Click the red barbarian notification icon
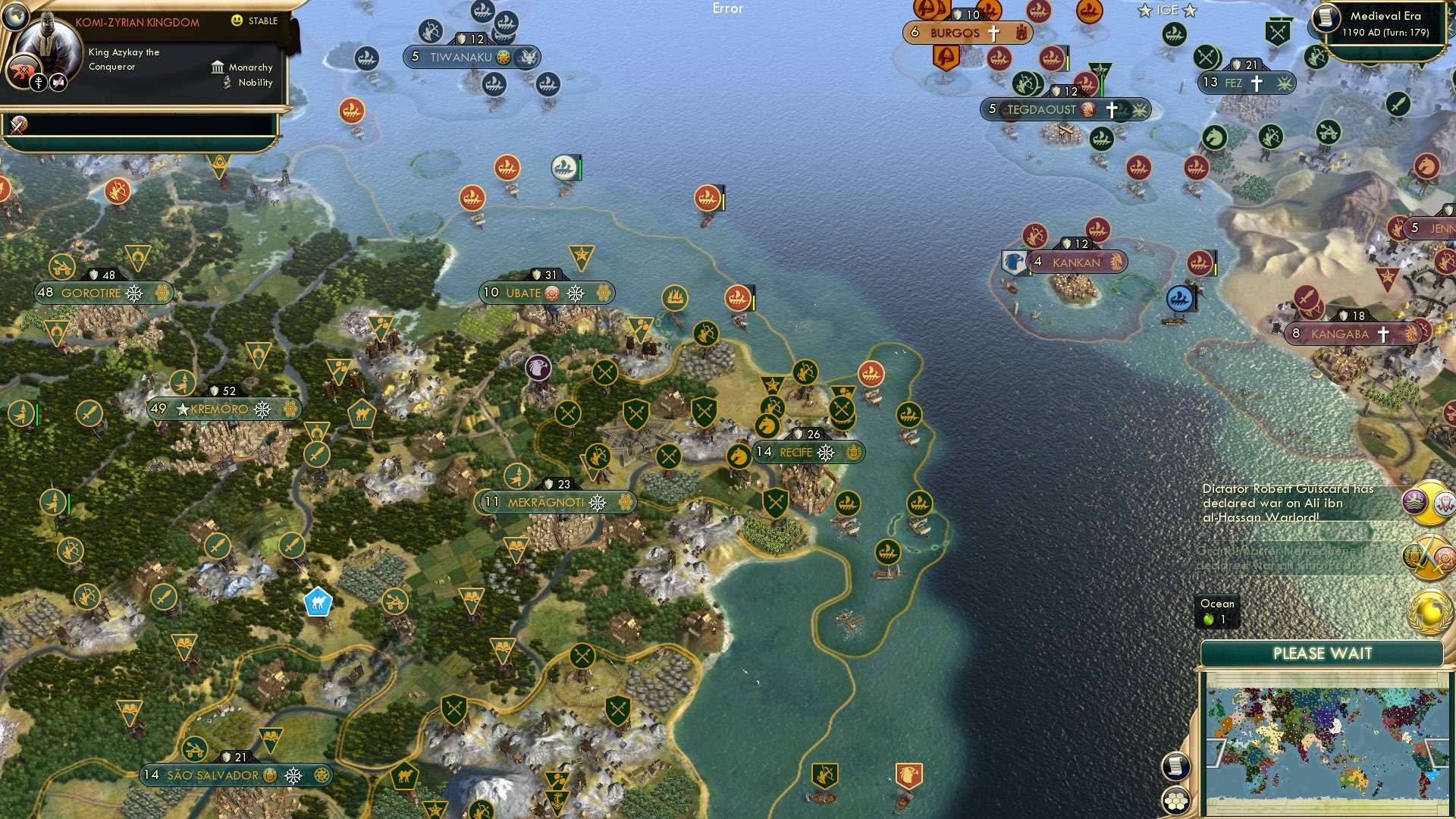The width and height of the screenshot is (1456, 819). coord(1444,503)
